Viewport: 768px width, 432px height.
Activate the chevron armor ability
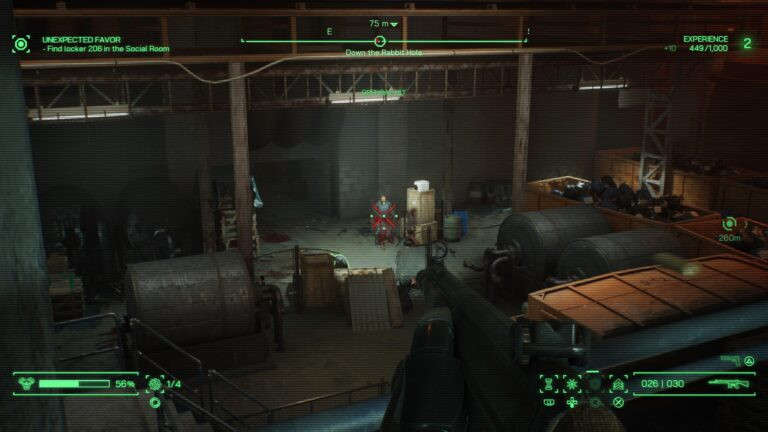(x=618, y=383)
